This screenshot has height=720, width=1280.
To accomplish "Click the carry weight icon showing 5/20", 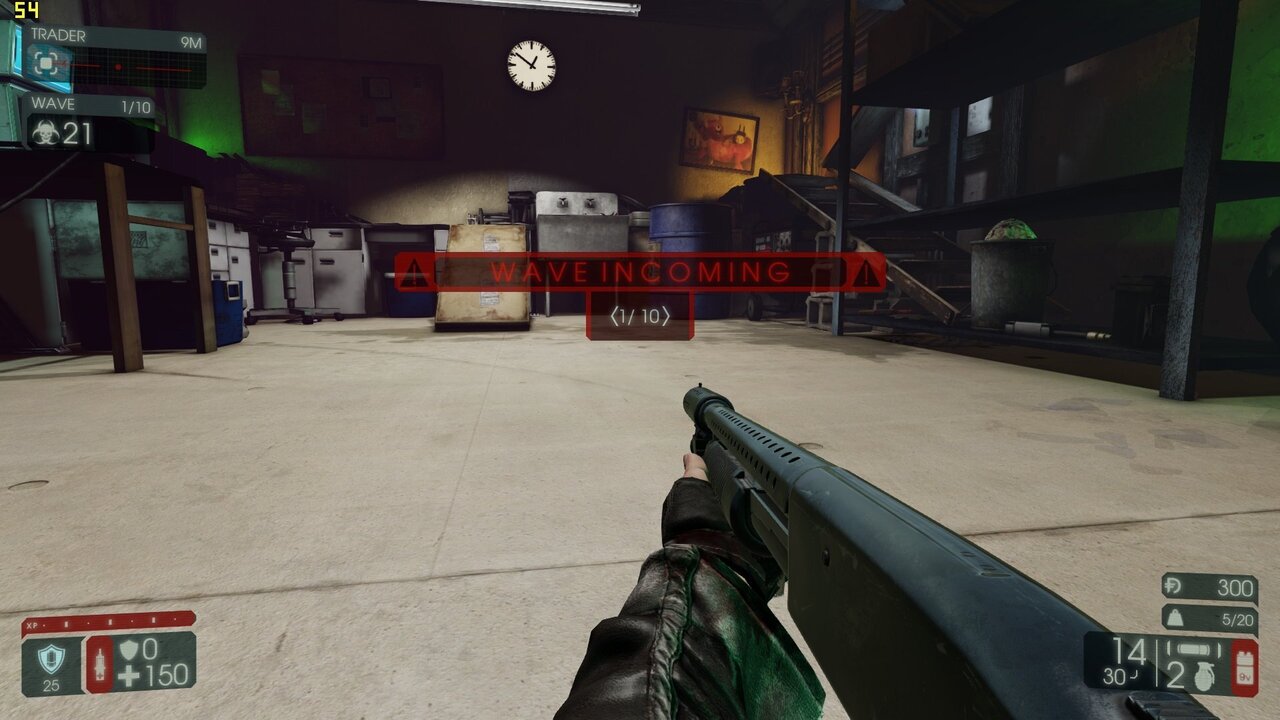I will pyautogui.click(x=1175, y=618).
